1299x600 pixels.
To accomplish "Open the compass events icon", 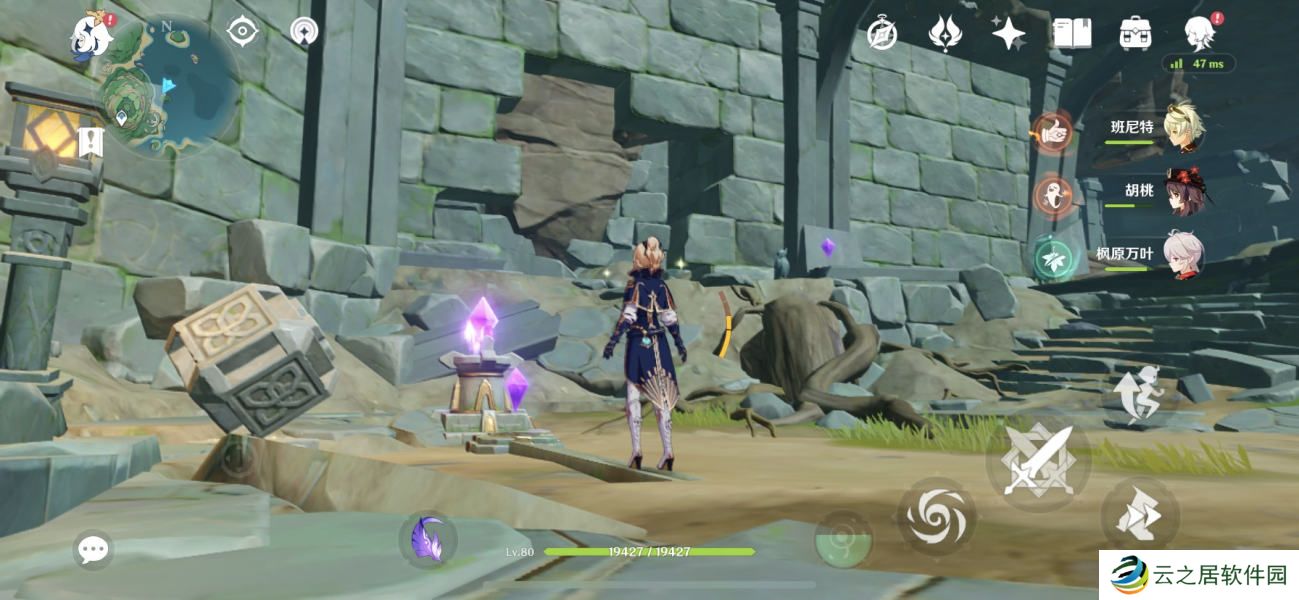I will [881, 34].
